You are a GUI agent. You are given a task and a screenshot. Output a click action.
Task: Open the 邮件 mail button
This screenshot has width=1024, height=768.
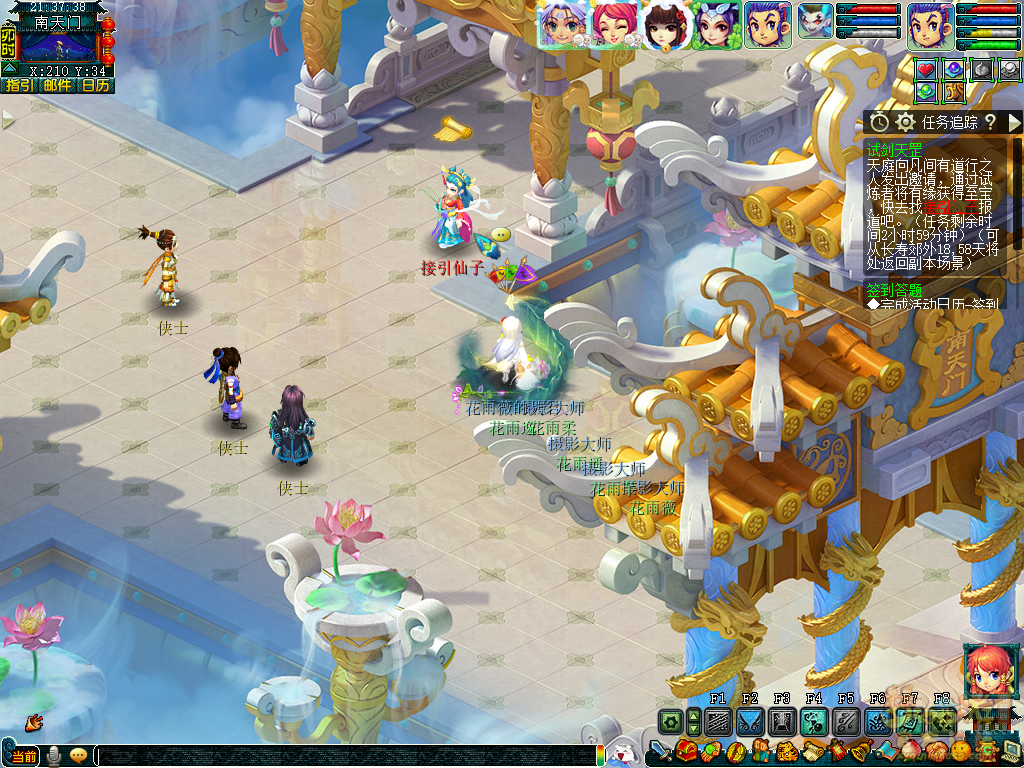click(57, 86)
